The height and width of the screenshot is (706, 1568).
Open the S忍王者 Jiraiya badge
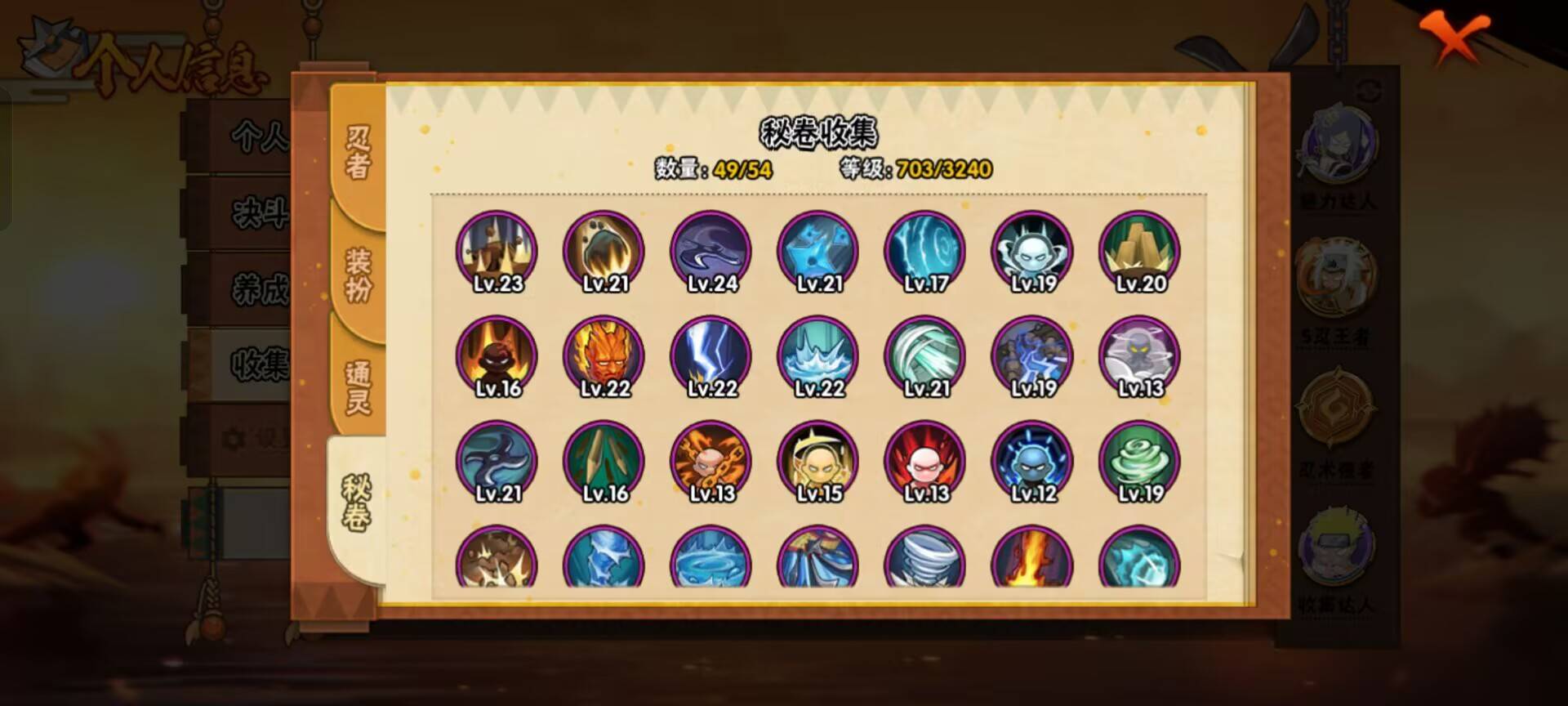(x=1339, y=278)
